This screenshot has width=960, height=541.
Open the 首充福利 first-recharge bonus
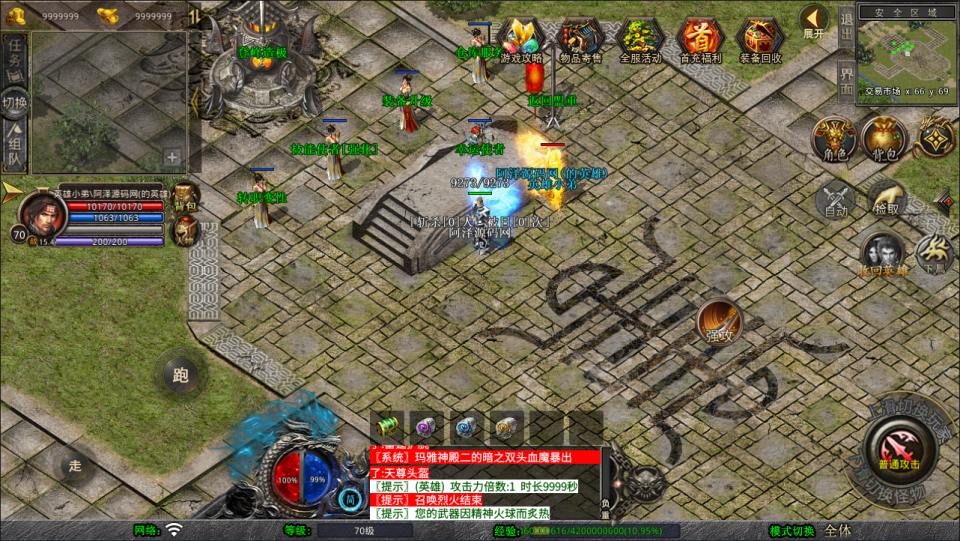pos(699,40)
